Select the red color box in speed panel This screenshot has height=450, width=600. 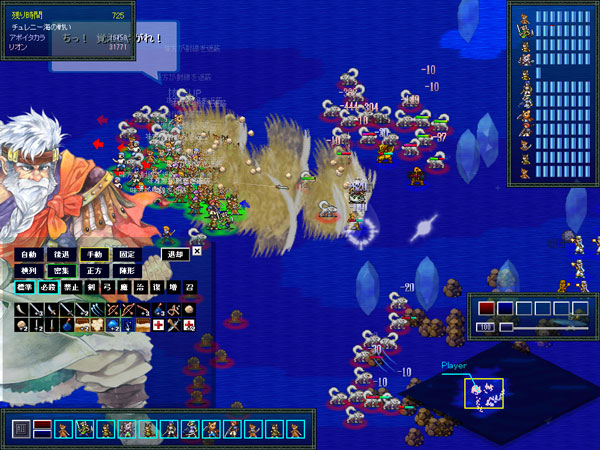(x=486, y=308)
